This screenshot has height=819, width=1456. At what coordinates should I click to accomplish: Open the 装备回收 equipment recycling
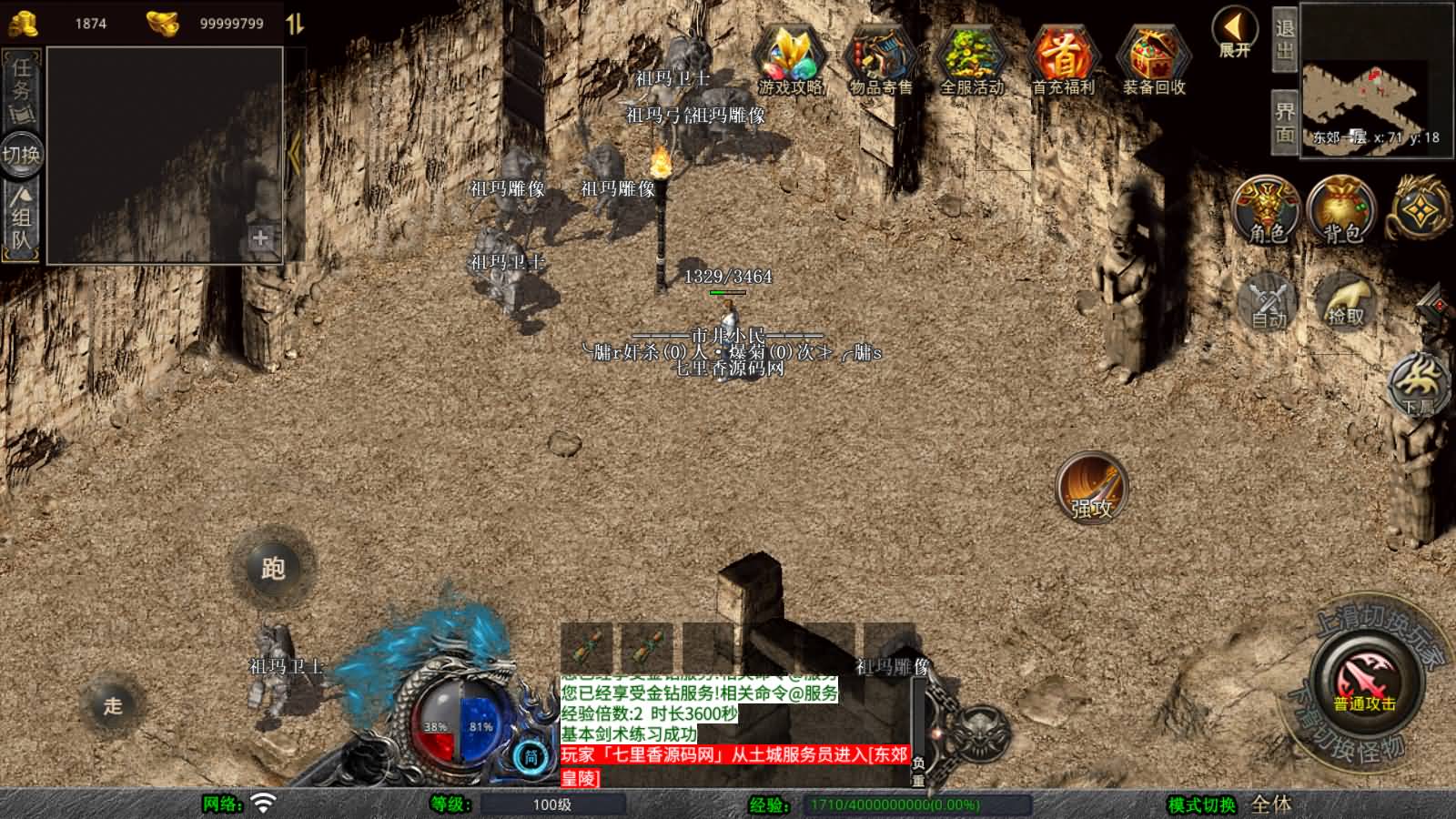tap(1154, 59)
